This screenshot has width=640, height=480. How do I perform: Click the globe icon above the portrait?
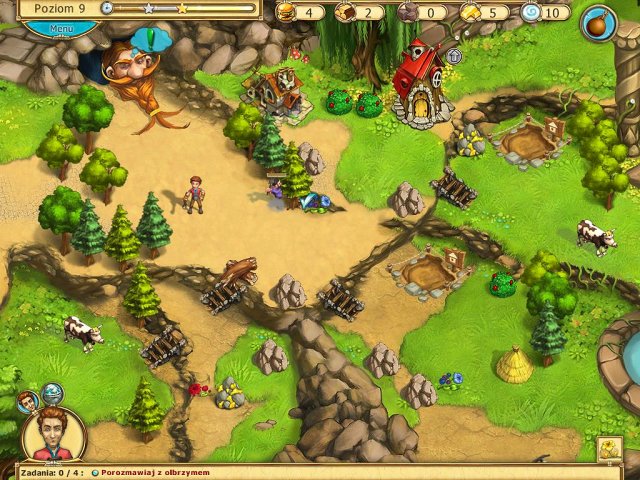(52, 392)
